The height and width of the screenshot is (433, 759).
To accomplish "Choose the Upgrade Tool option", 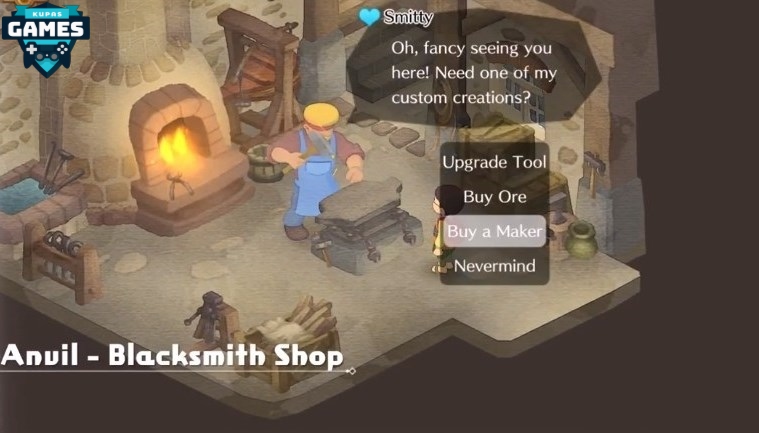I will coord(494,162).
